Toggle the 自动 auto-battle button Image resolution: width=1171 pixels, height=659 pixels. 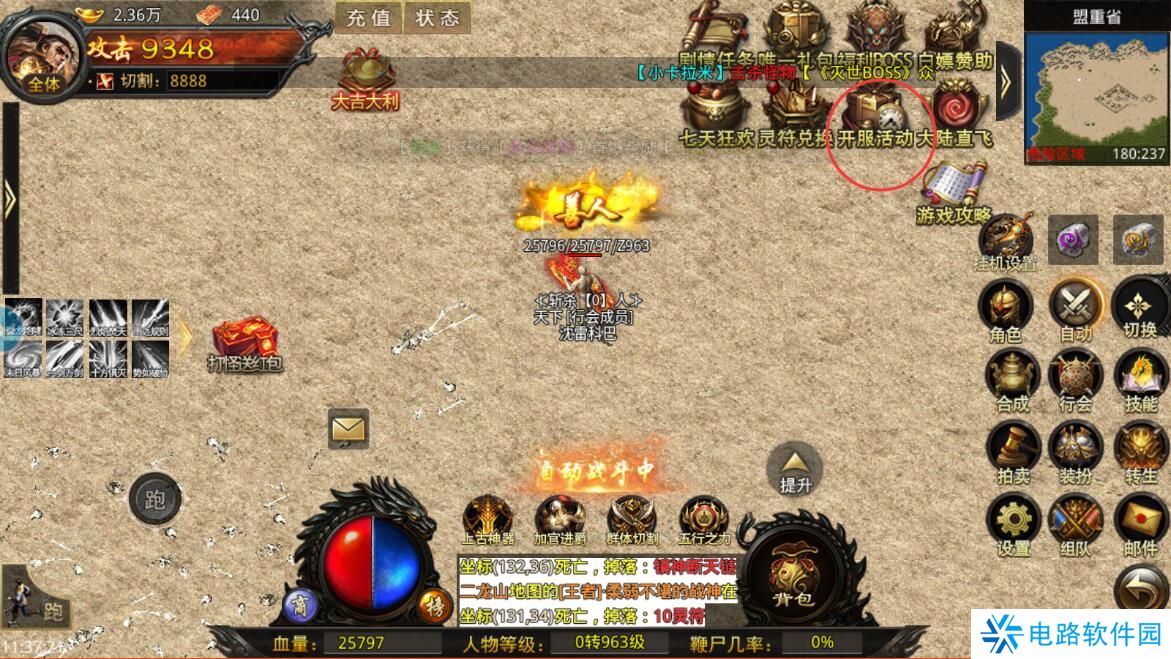(1076, 308)
